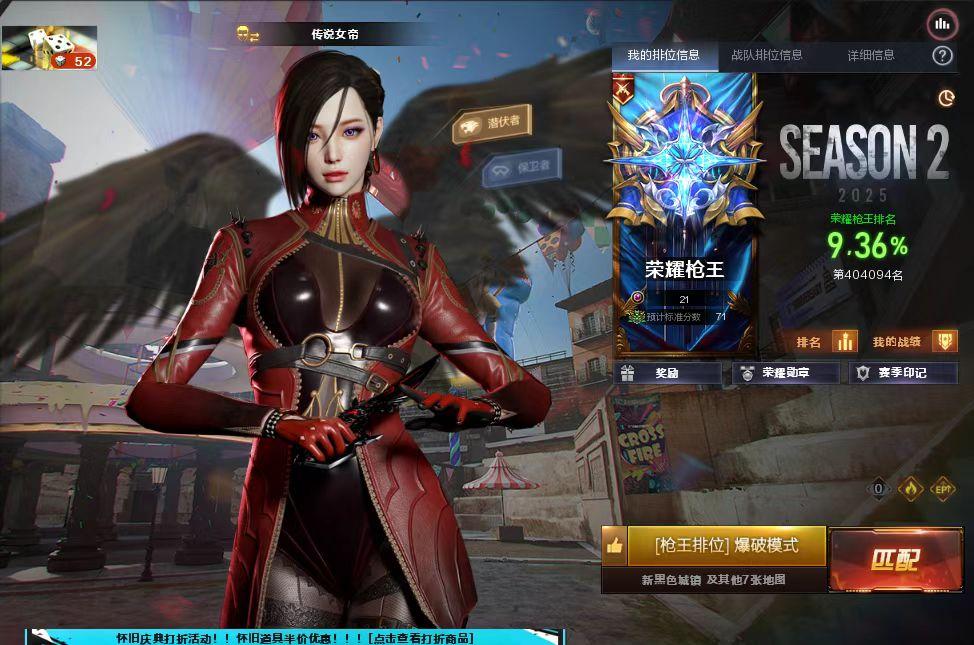The height and width of the screenshot is (645, 974).
Task: Open the dice event thumbnail
Action: [49, 48]
